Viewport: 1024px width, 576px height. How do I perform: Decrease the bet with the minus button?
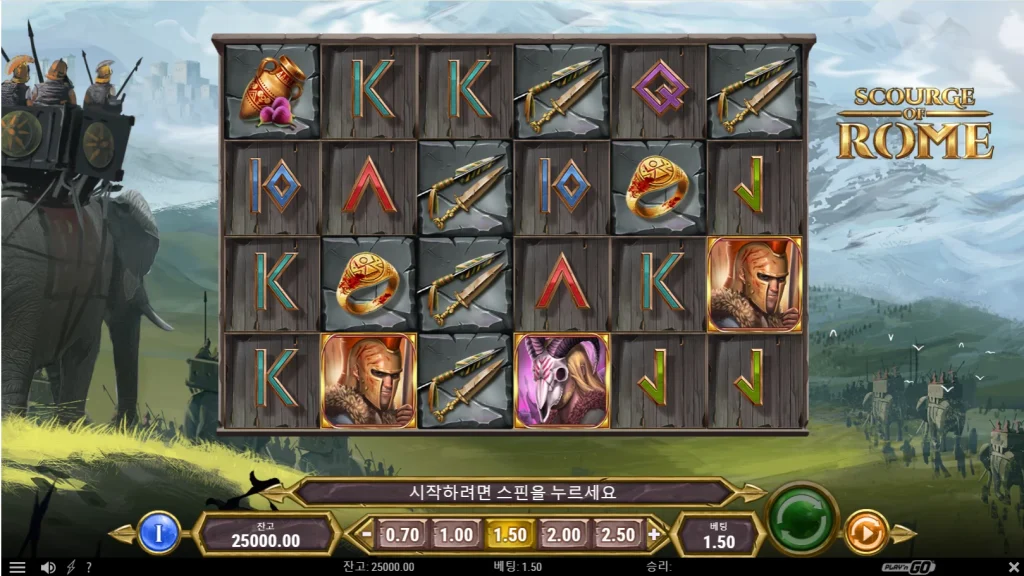367,534
